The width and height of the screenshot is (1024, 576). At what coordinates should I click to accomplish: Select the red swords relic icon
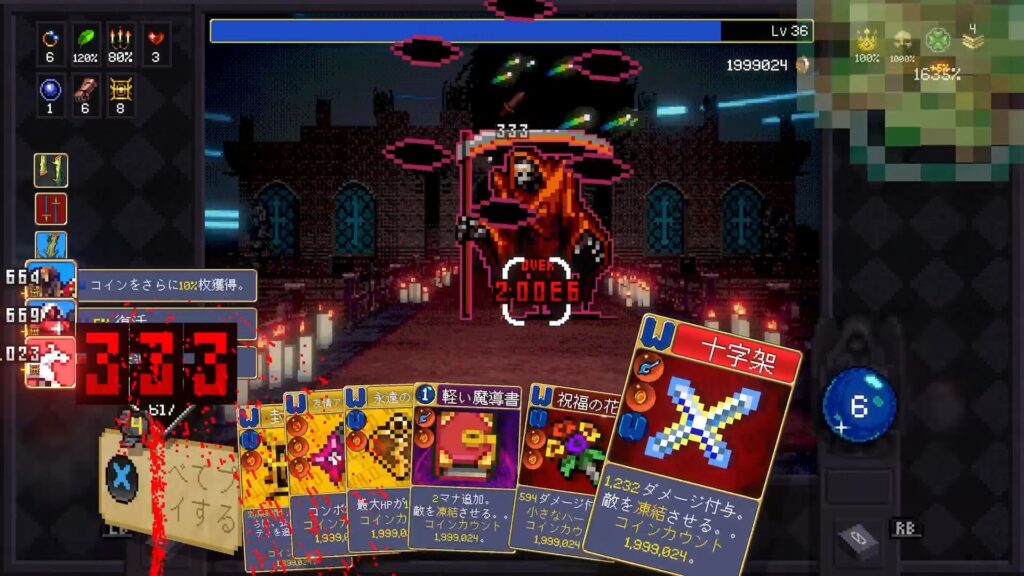[51, 209]
